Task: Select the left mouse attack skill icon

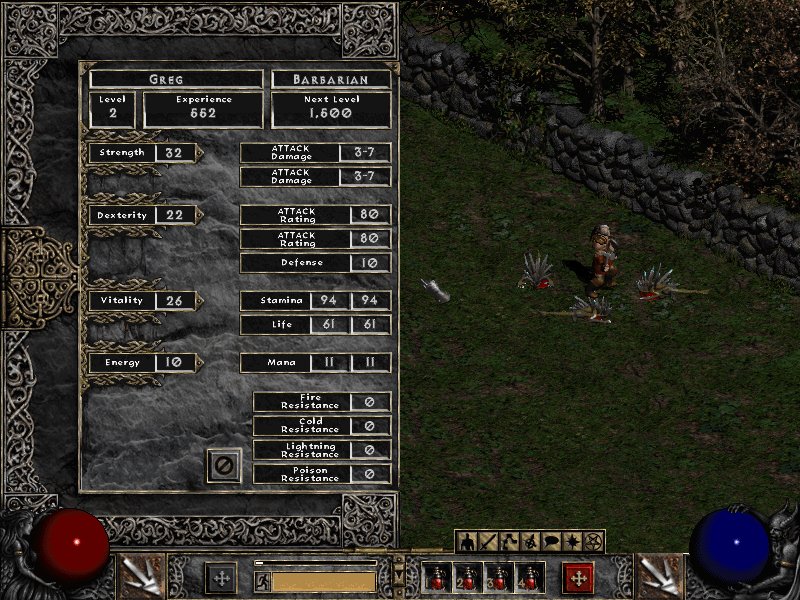Action: point(141,576)
